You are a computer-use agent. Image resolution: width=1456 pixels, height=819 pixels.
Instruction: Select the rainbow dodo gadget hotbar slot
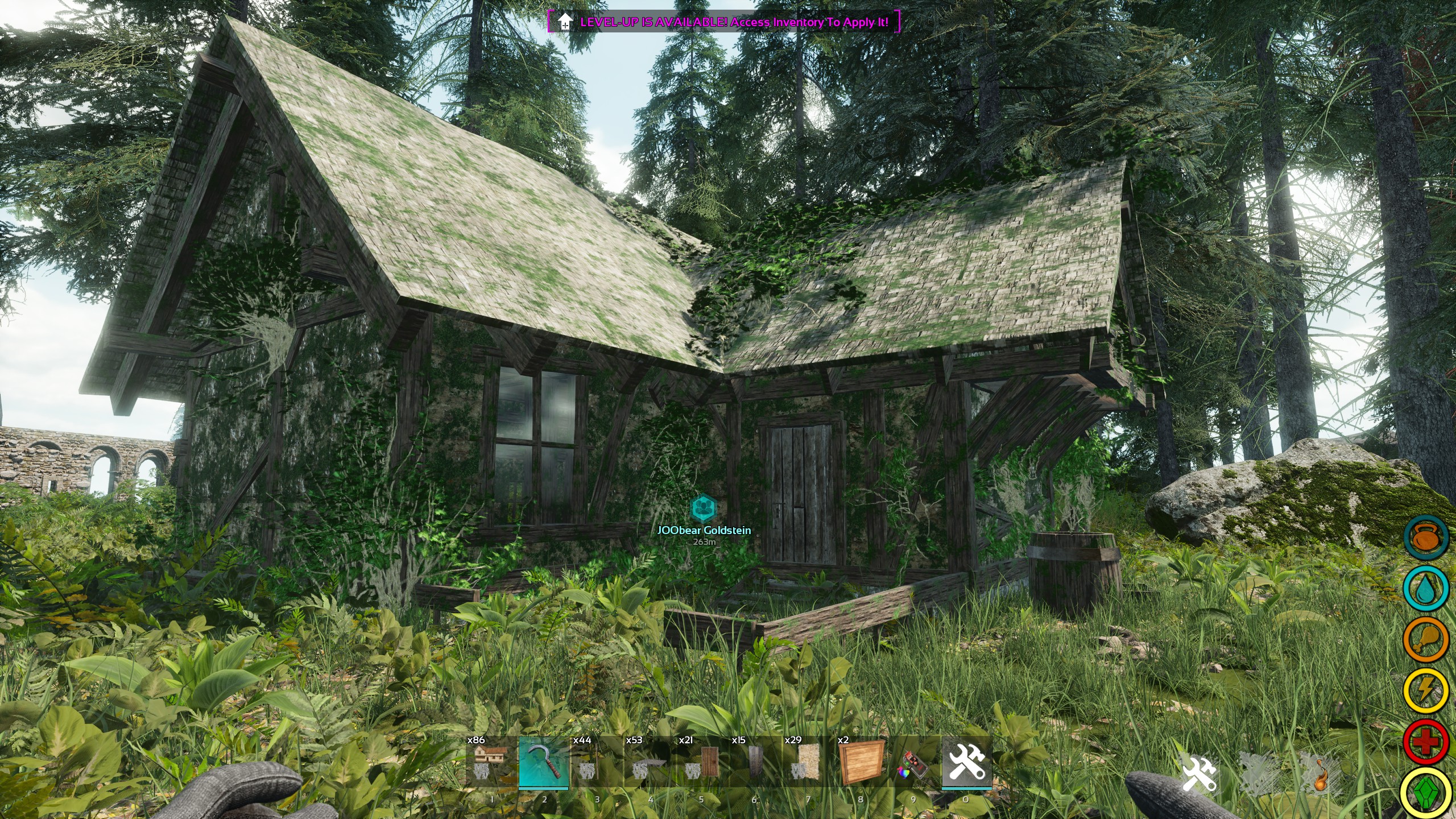913,762
